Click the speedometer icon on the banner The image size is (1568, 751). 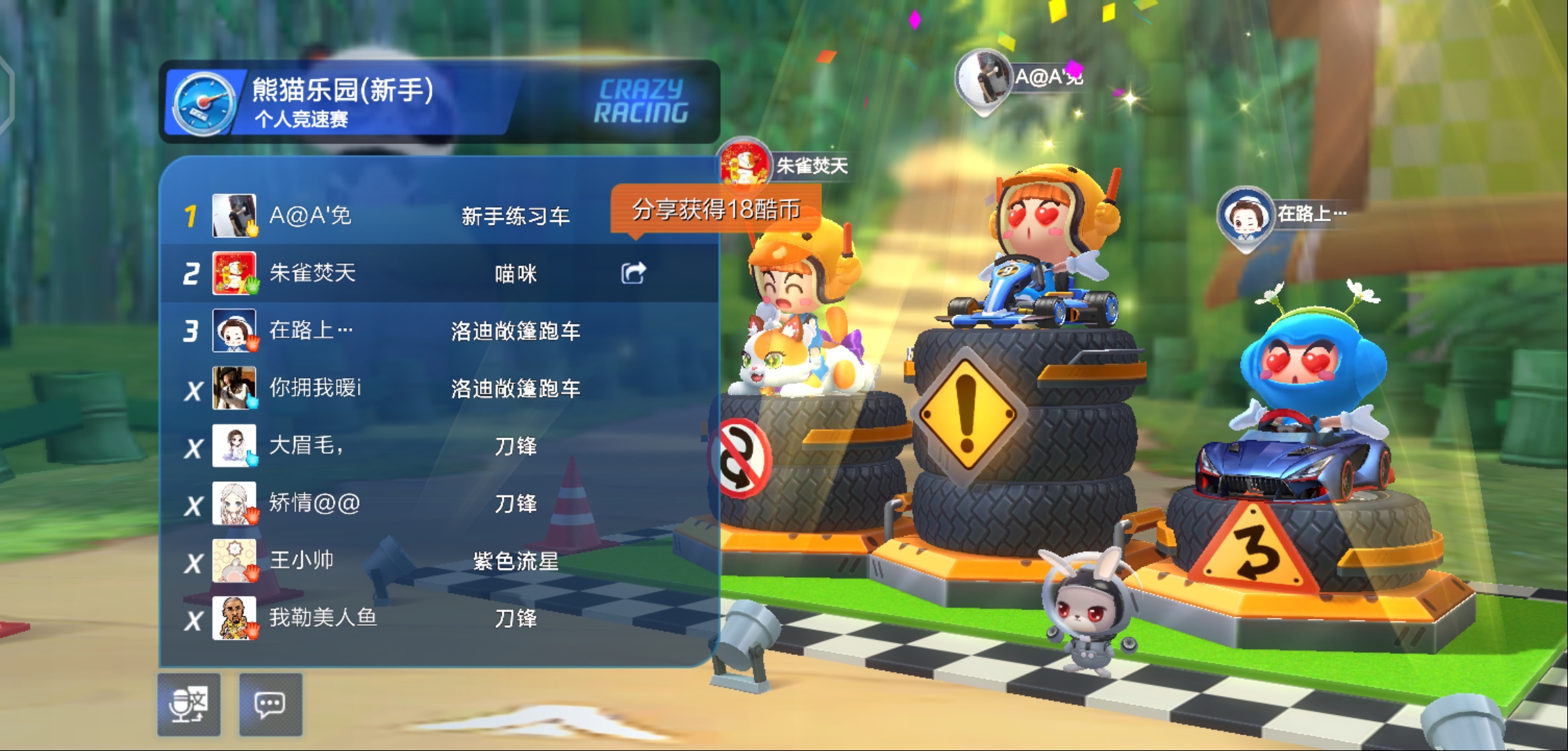(x=208, y=102)
